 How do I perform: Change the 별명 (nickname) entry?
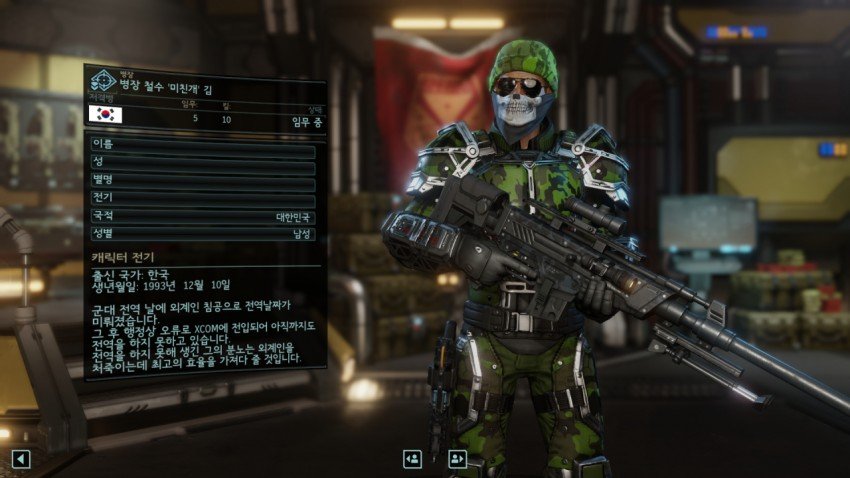tap(202, 181)
